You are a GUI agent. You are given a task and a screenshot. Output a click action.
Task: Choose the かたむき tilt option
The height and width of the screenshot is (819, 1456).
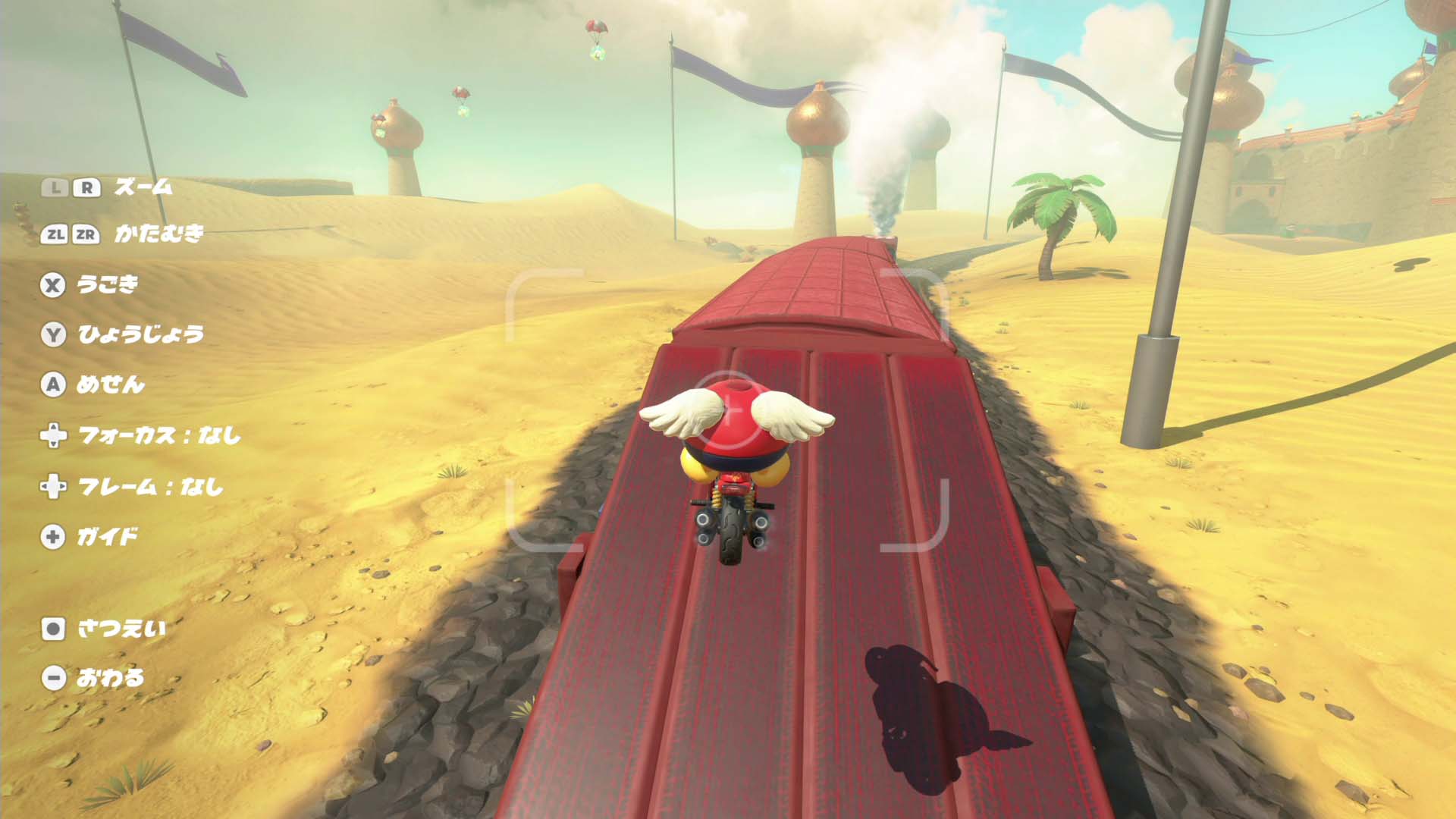point(158,234)
